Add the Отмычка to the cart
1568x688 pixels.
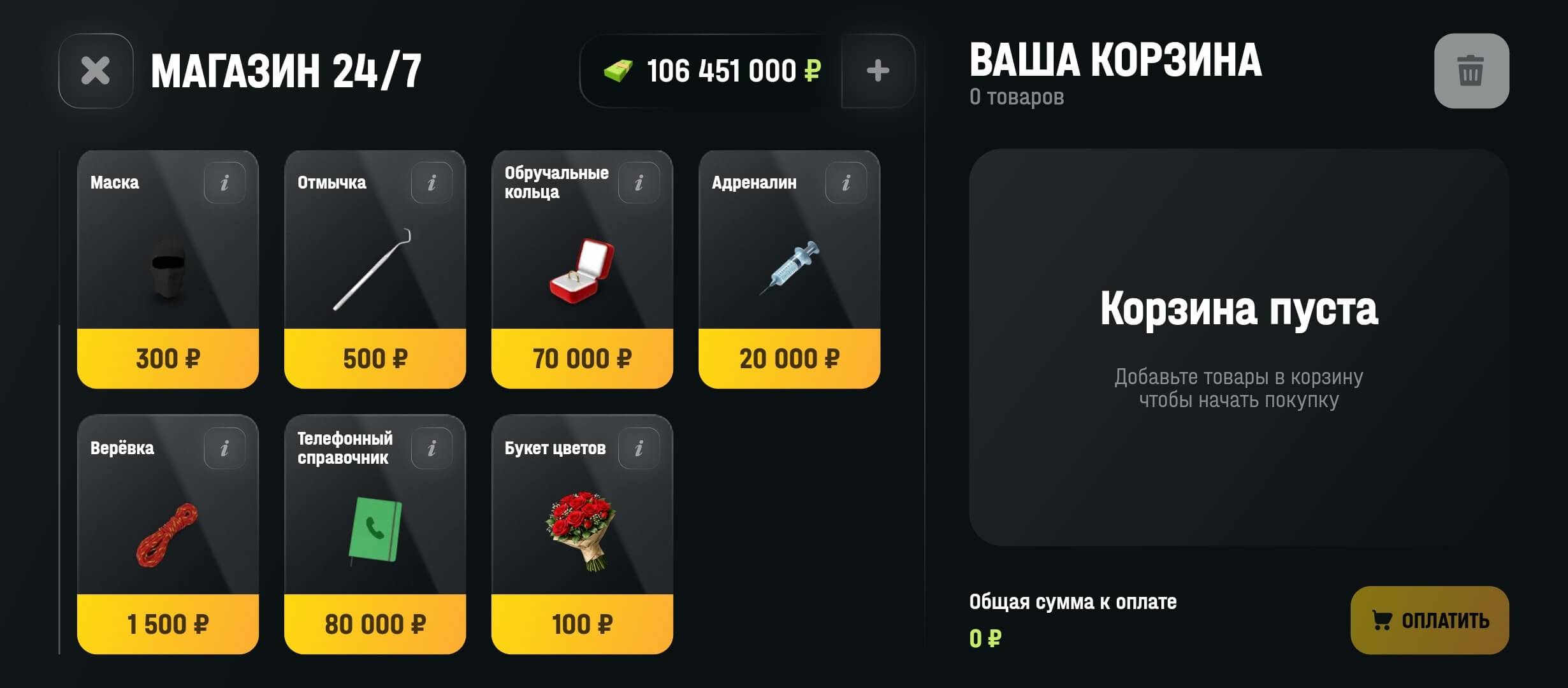pos(375,268)
